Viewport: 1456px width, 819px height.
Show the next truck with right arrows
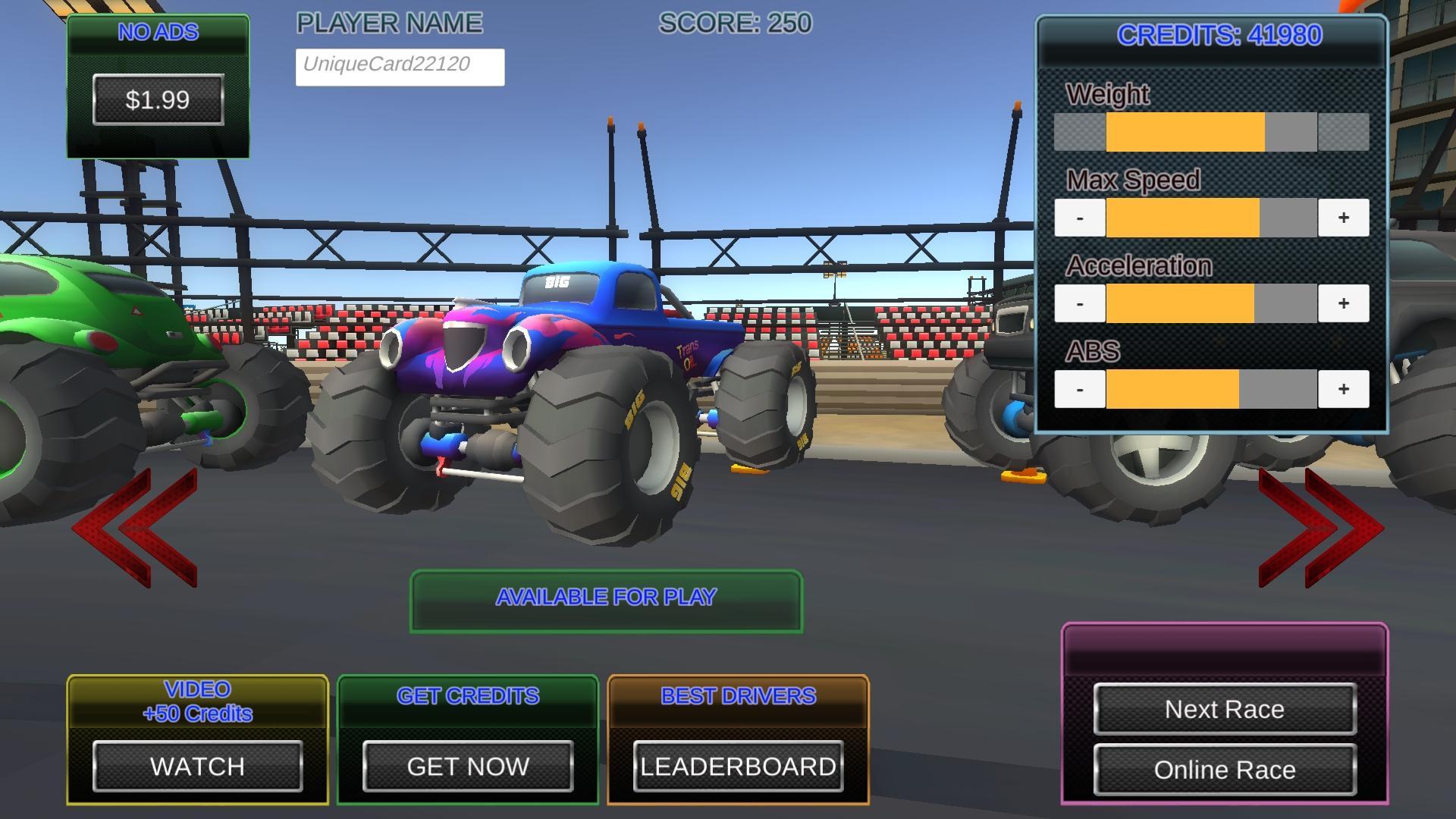1319,527
